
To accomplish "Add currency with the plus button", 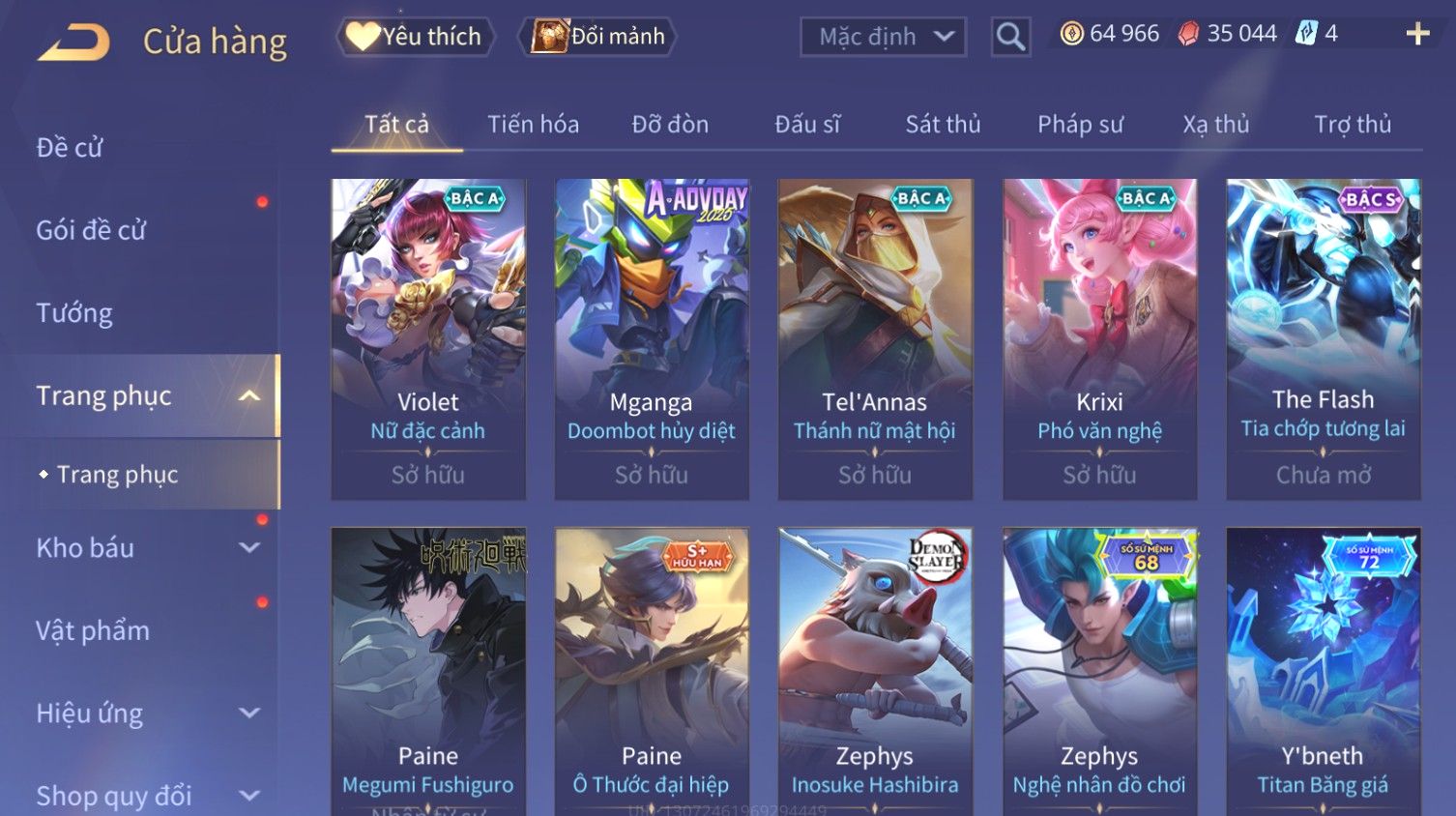I will [x=1417, y=35].
